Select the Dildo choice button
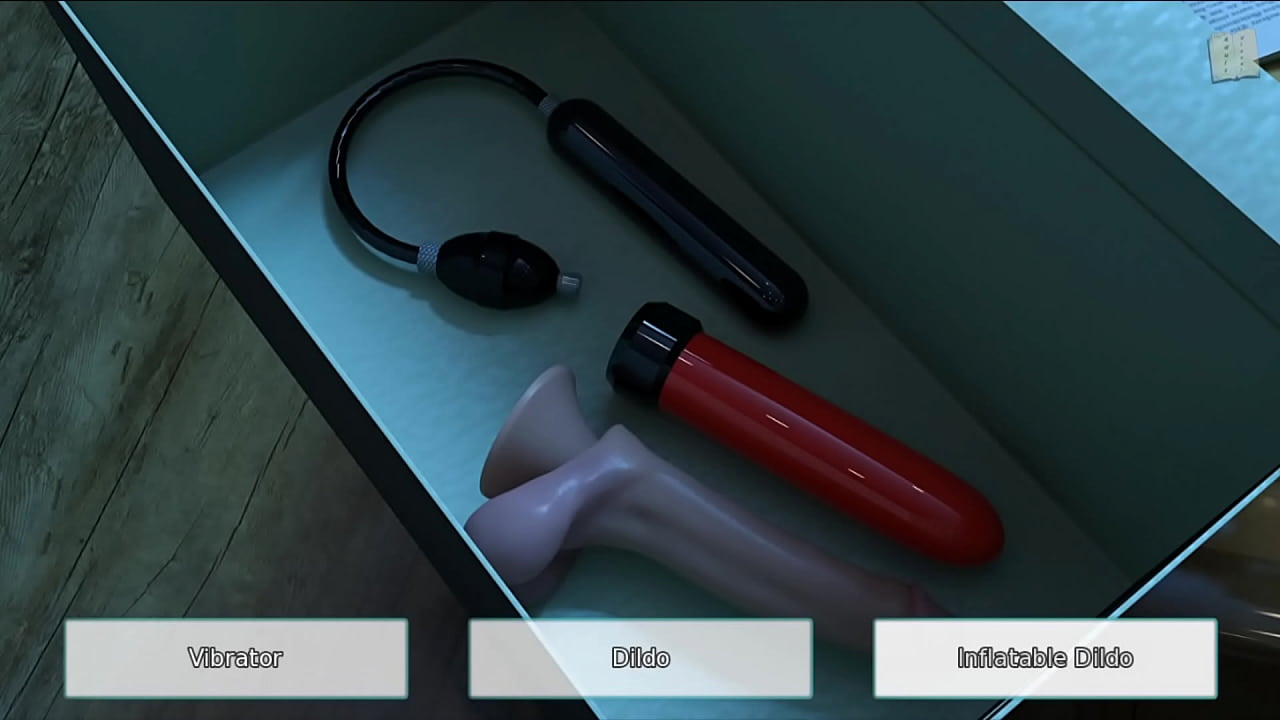 (640, 658)
